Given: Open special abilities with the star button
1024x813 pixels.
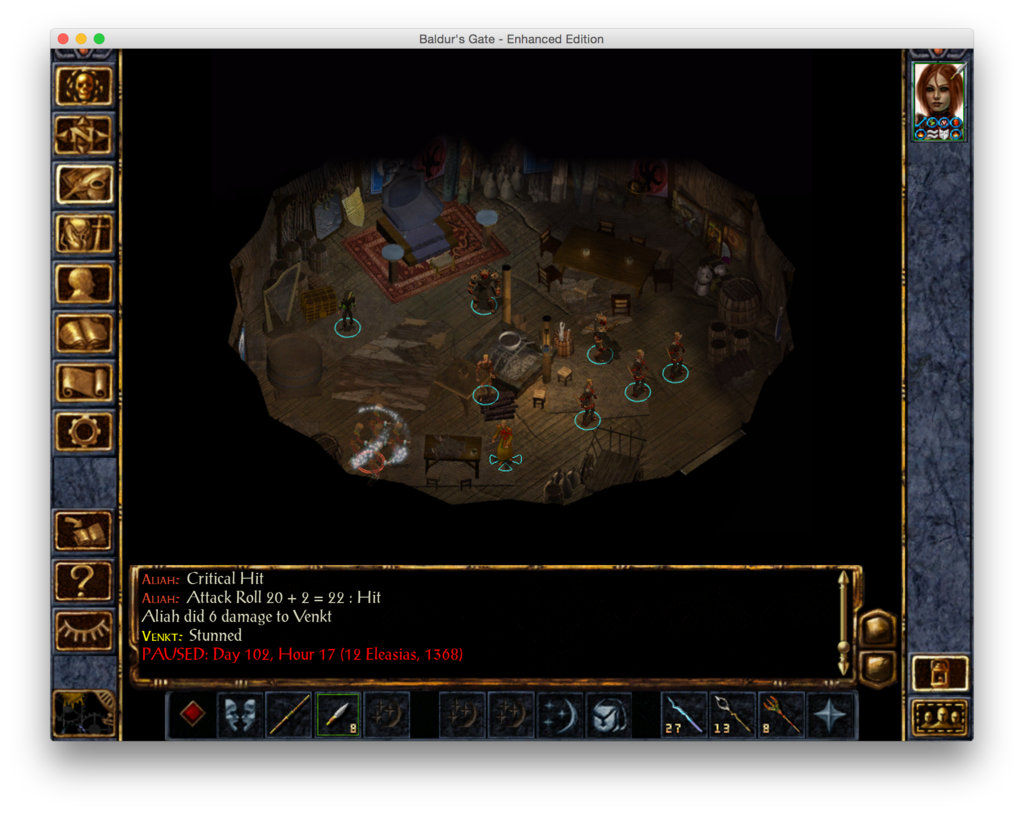Looking at the screenshot, I should (831, 715).
